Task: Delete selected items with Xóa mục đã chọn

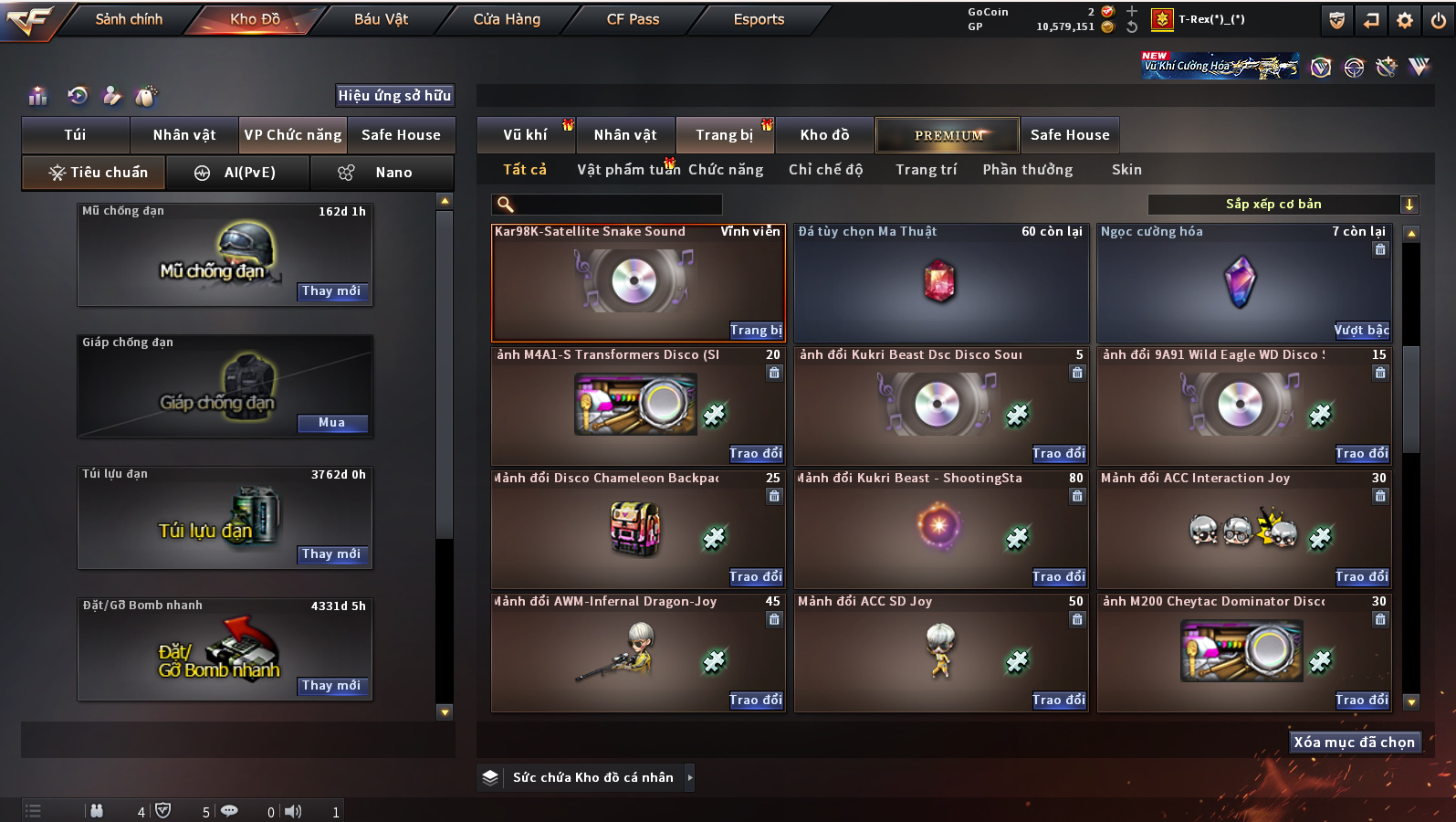Action: 1354,743
